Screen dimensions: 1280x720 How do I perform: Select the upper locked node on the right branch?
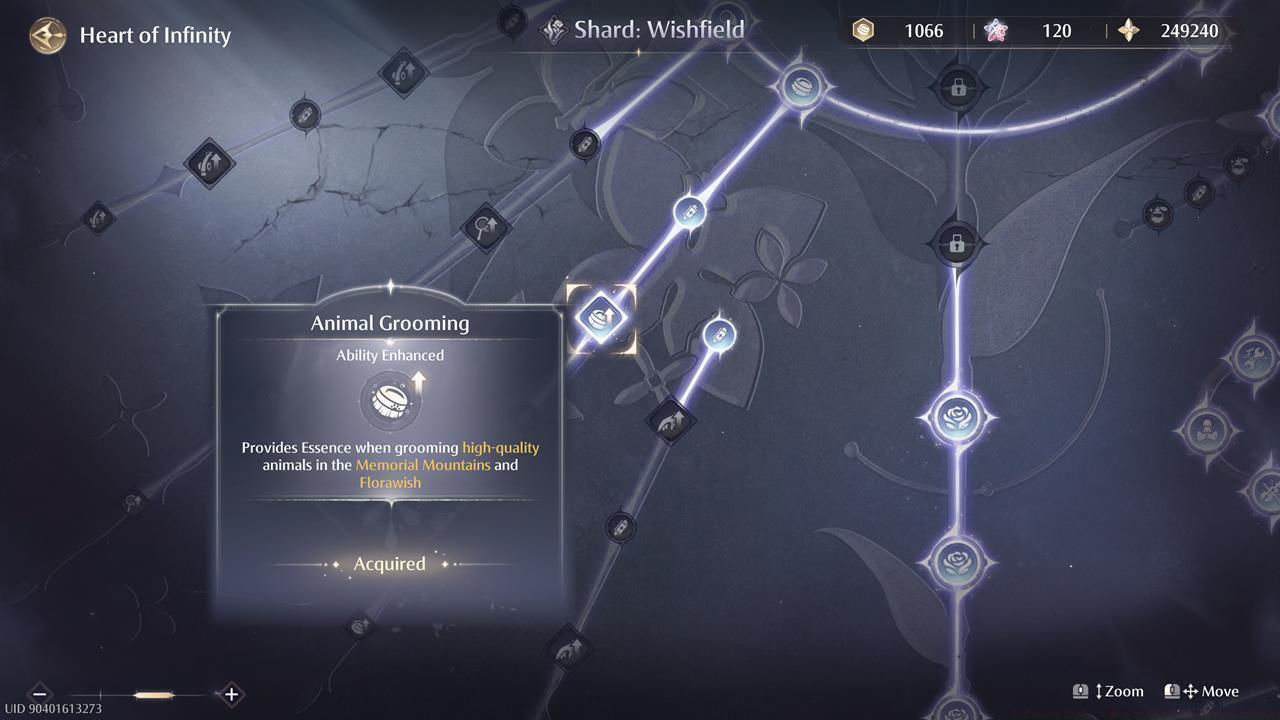[958, 89]
